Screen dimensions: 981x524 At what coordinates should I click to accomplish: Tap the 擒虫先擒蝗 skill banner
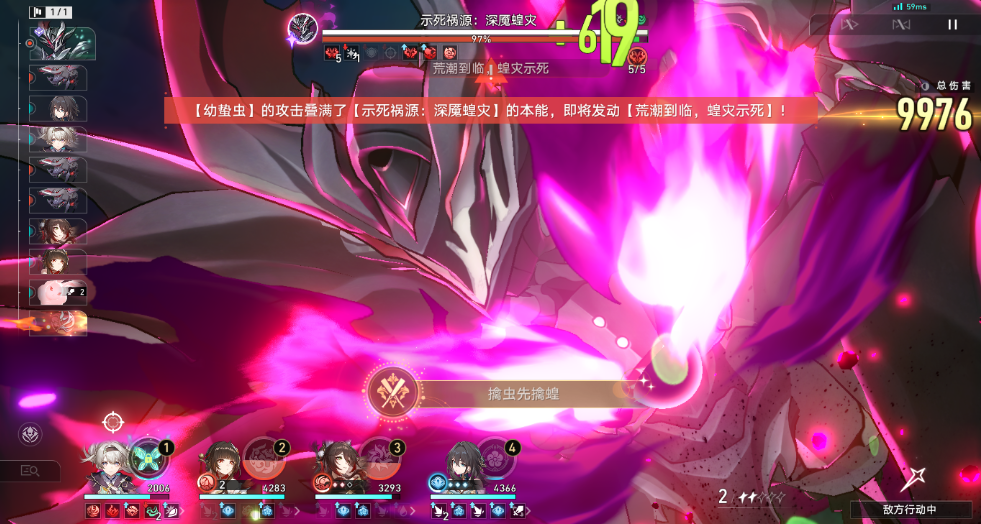pyautogui.click(x=500, y=394)
